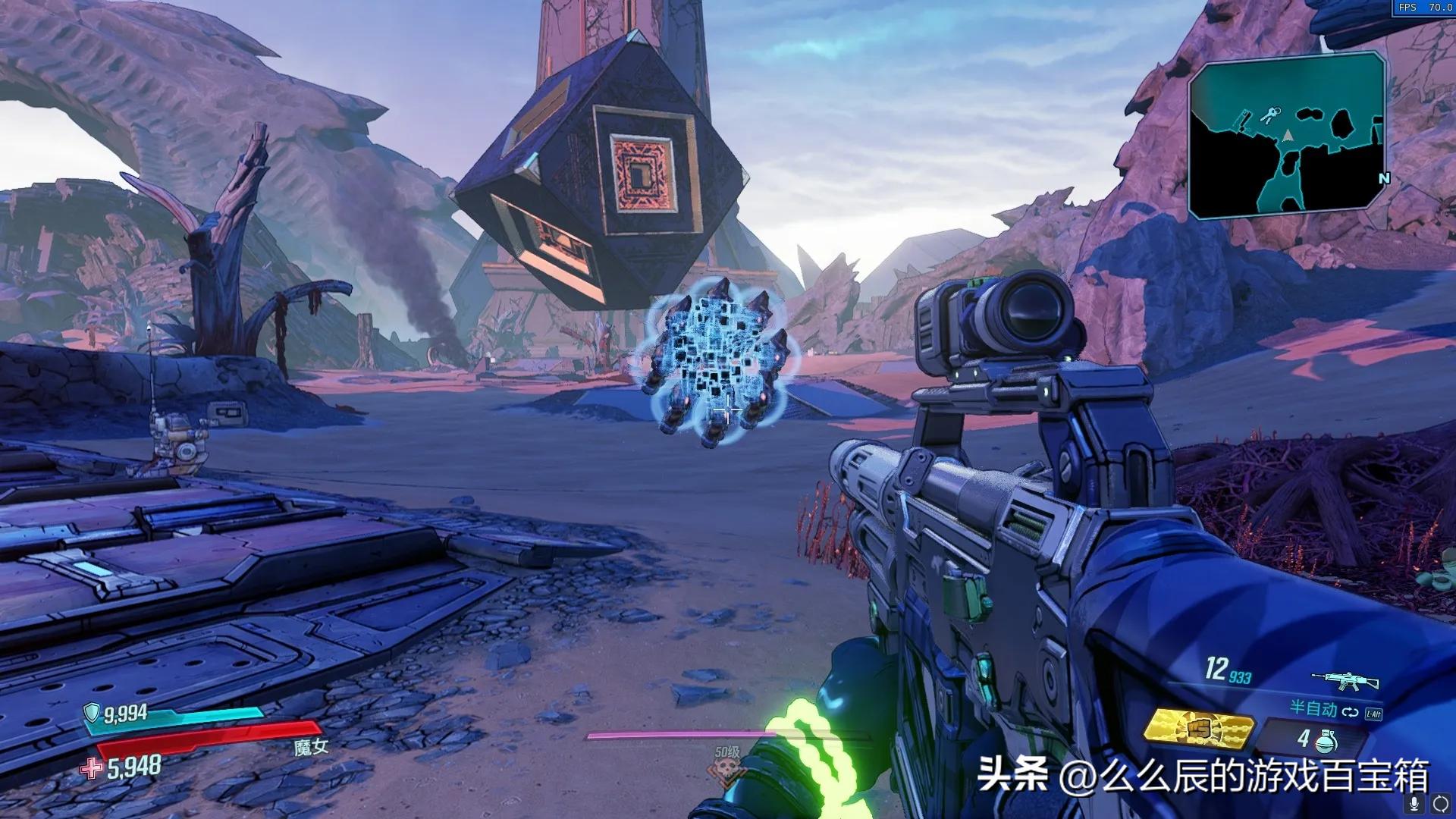Click the circular refresh overlay button
Viewport: 1456px width, 819px height.
click(x=1440, y=804)
